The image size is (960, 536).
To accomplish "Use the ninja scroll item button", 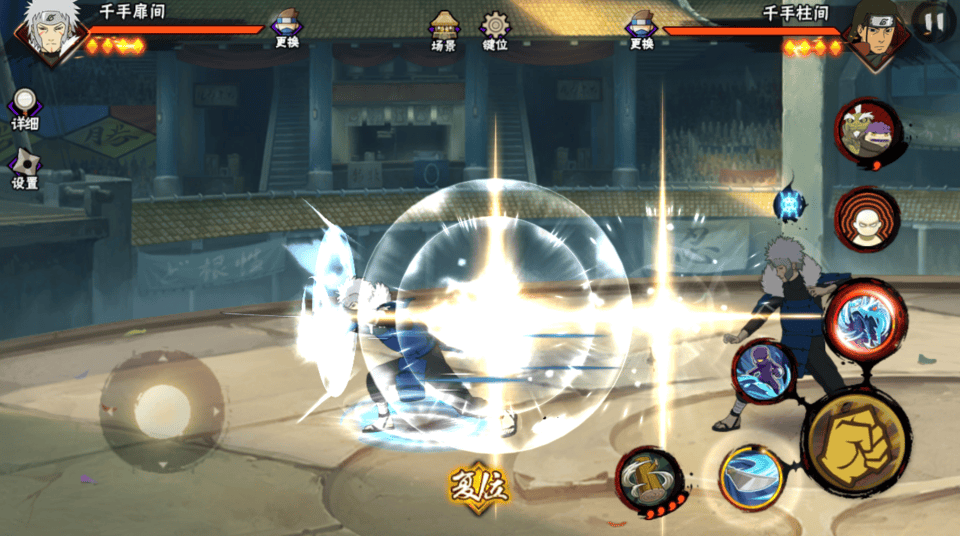I will click(648, 480).
